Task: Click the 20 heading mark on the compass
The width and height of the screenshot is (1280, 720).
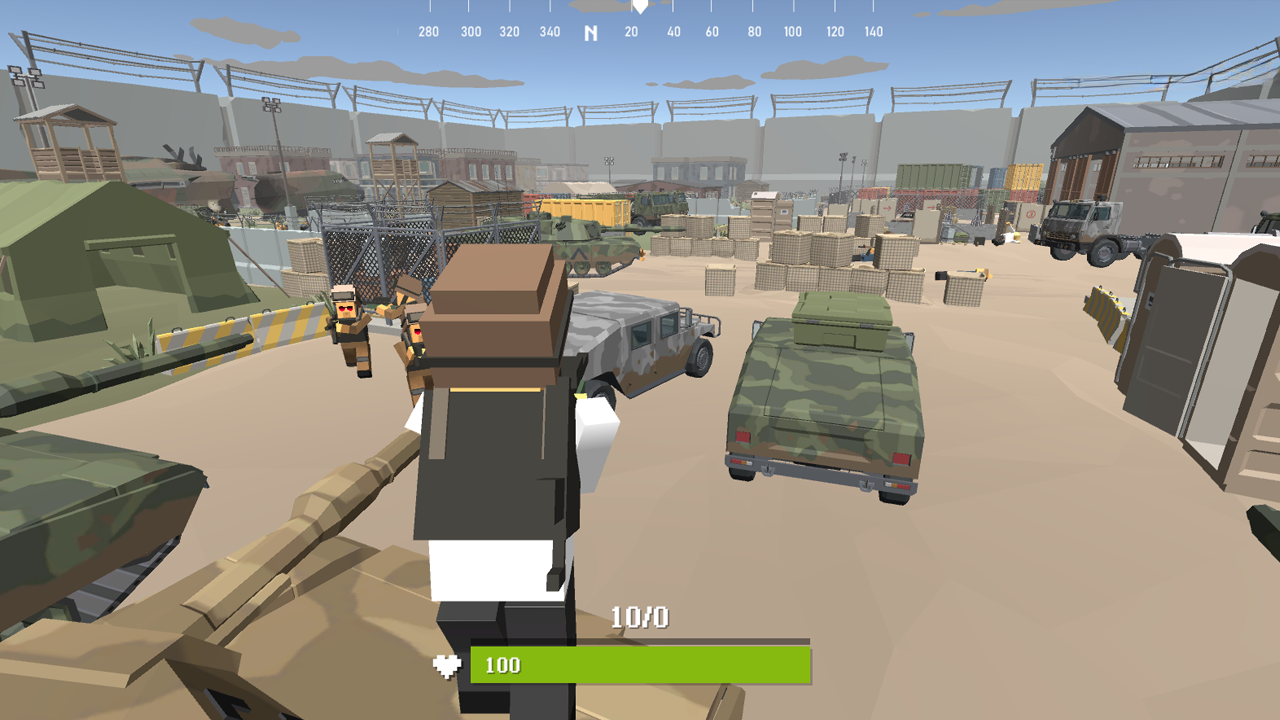Action: (629, 31)
